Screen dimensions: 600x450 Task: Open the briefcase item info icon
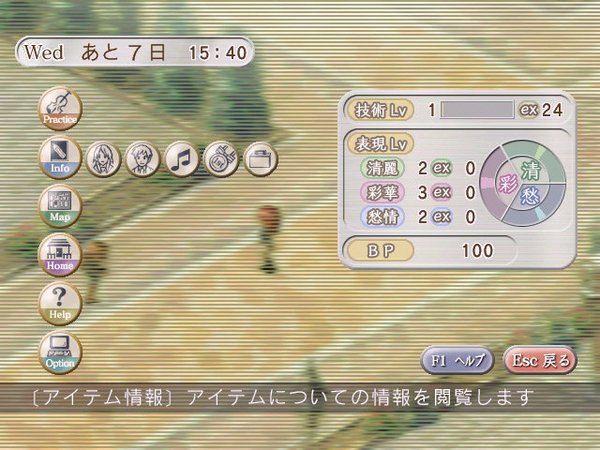pyautogui.click(x=260, y=158)
